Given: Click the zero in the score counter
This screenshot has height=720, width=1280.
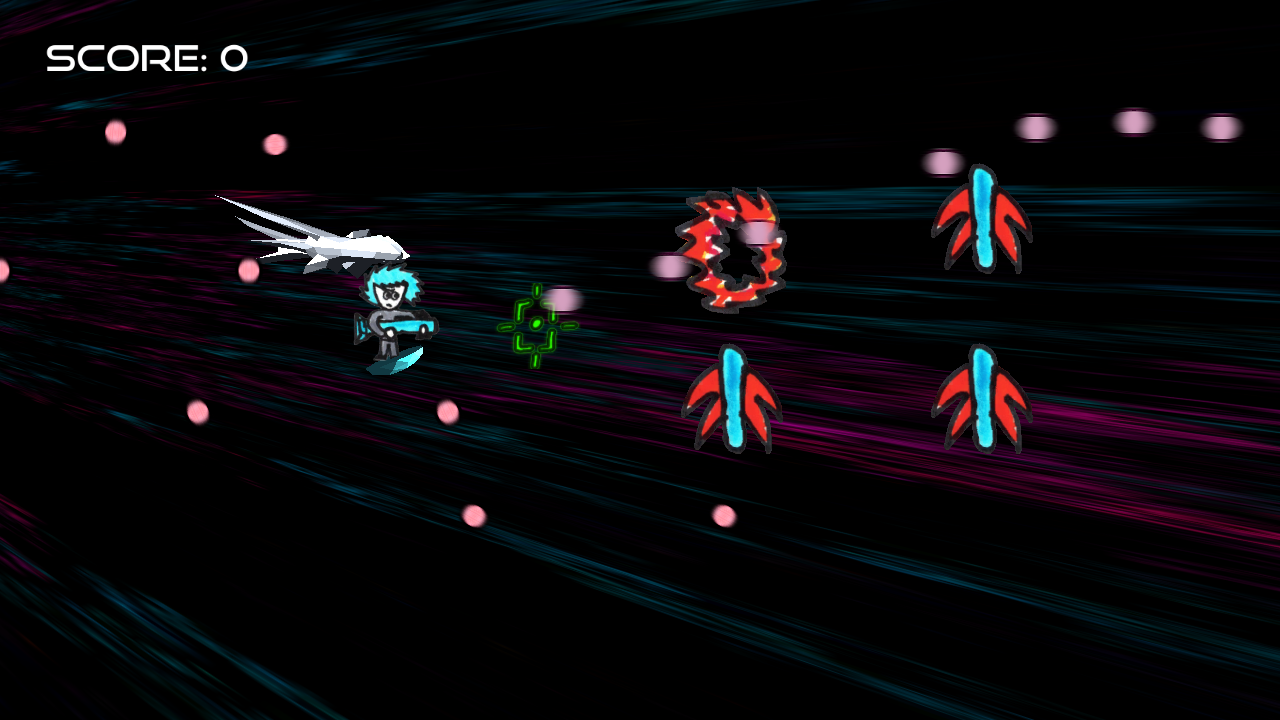Looking at the screenshot, I should tap(232, 59).
